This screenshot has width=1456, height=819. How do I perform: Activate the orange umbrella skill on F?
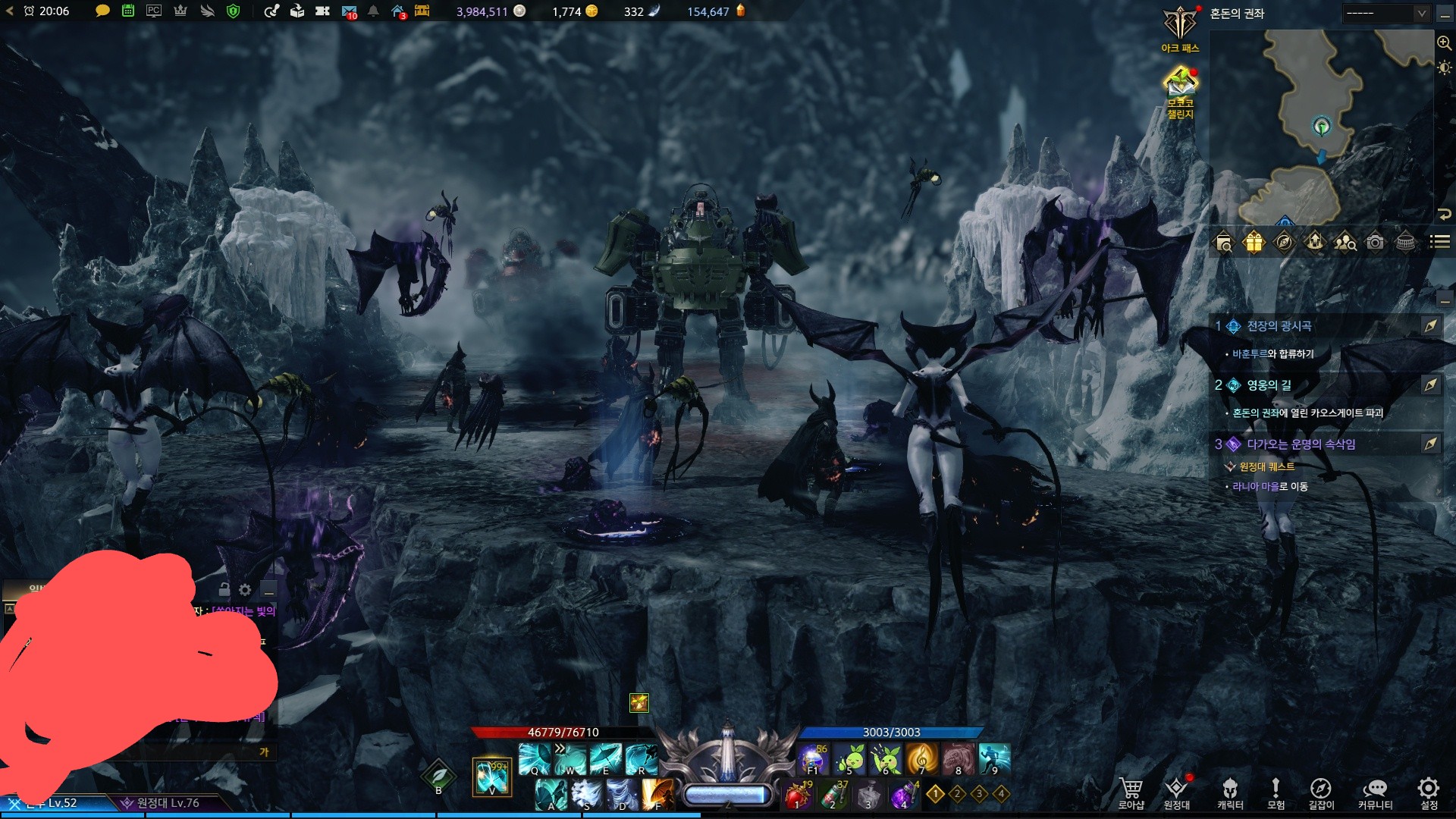tap(657, 794)
